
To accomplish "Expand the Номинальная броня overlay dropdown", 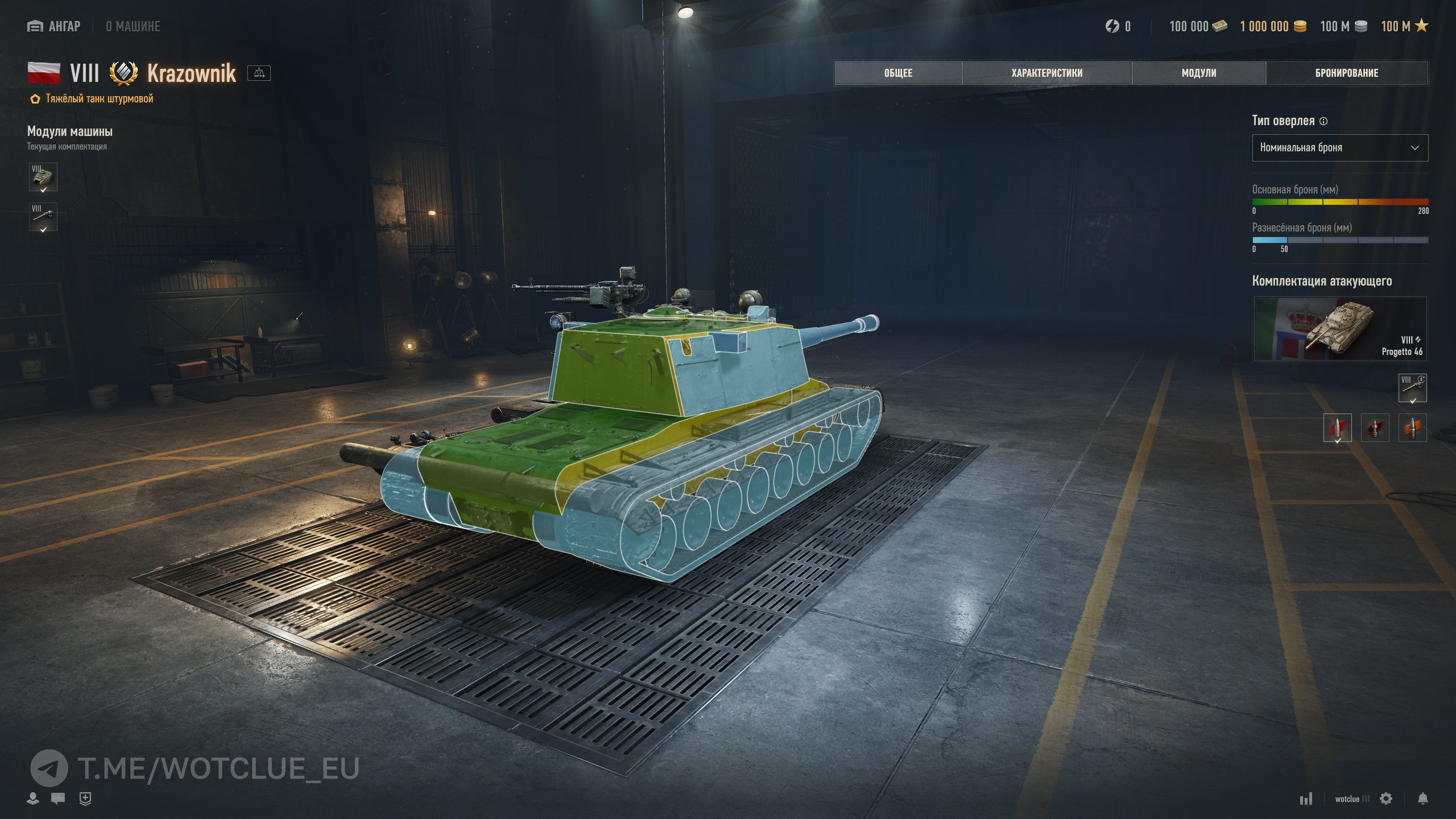I will pos(1339,148).
